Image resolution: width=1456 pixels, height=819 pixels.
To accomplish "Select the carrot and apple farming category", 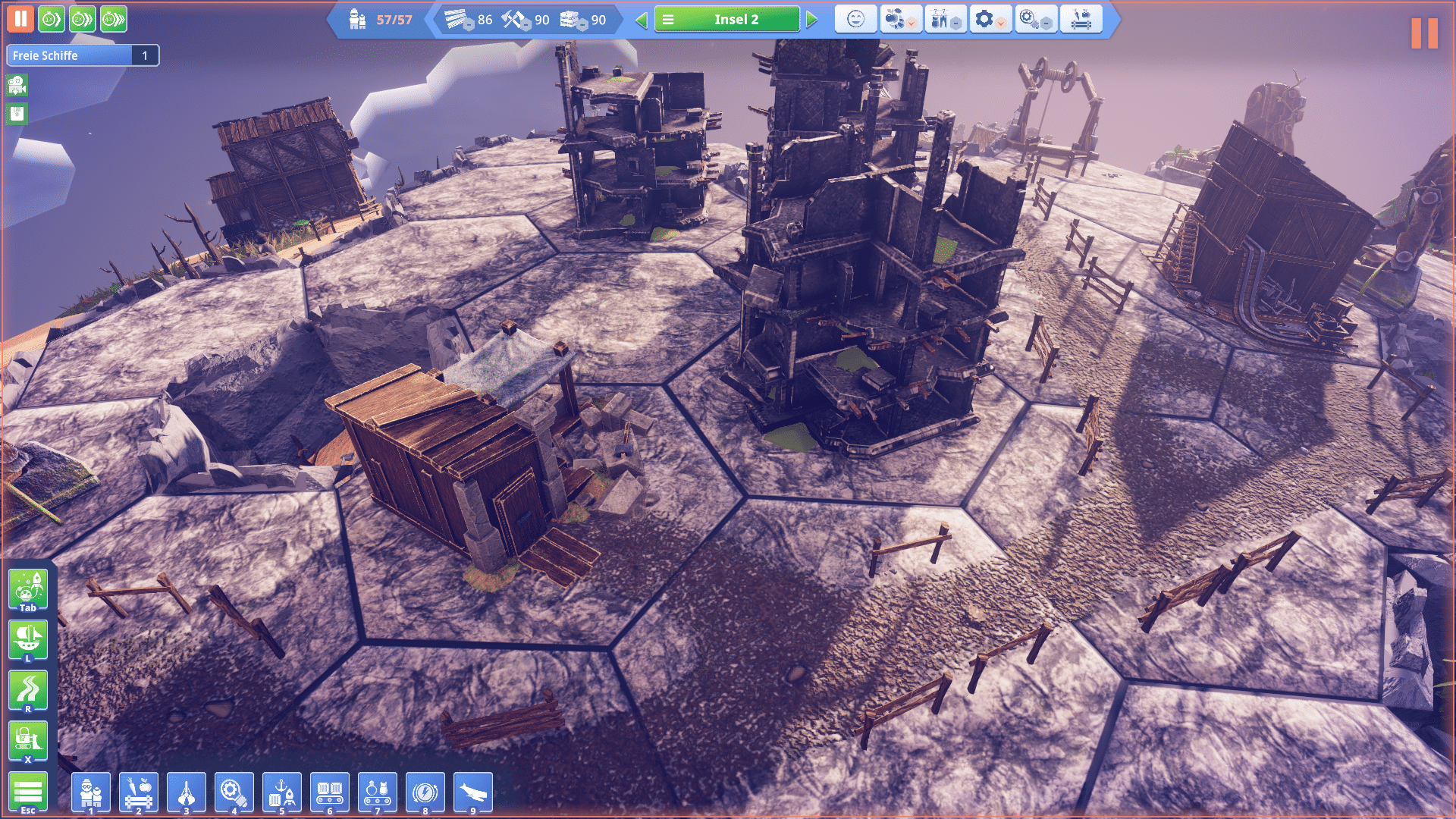I will (139, 792).
